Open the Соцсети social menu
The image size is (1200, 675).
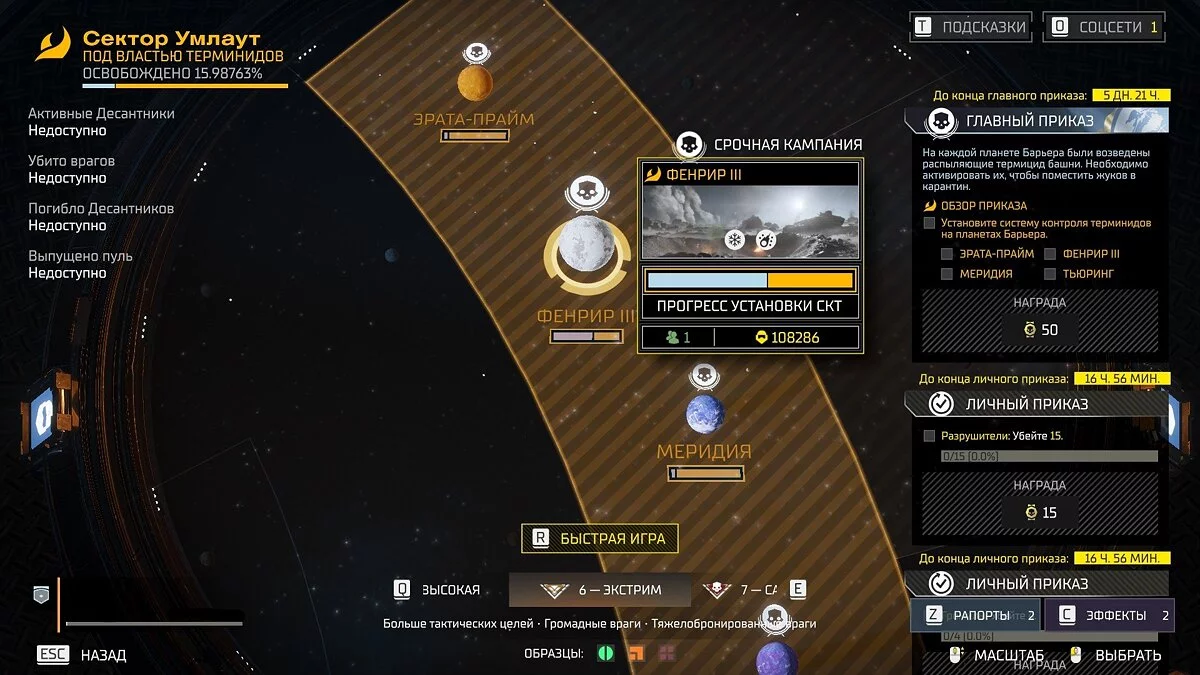pos(1103,27)
